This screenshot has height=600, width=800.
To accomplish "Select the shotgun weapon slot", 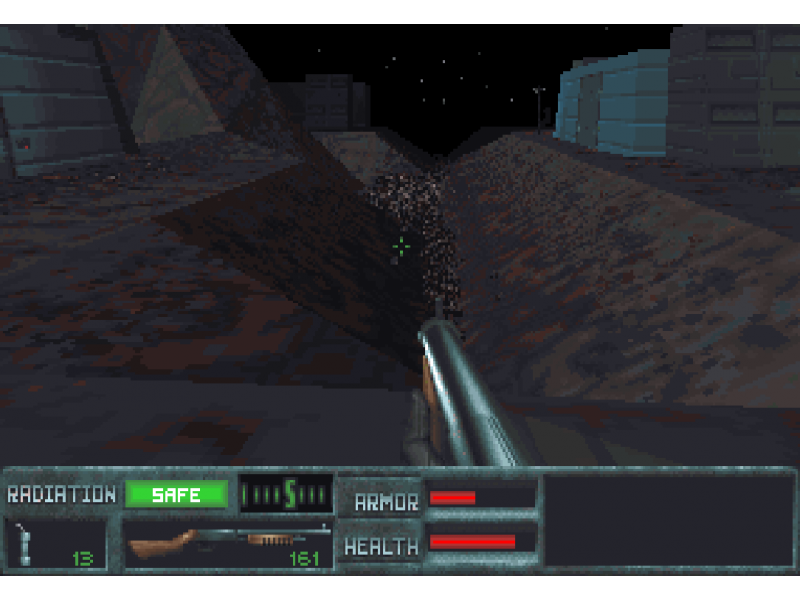I will click(228, 544).
